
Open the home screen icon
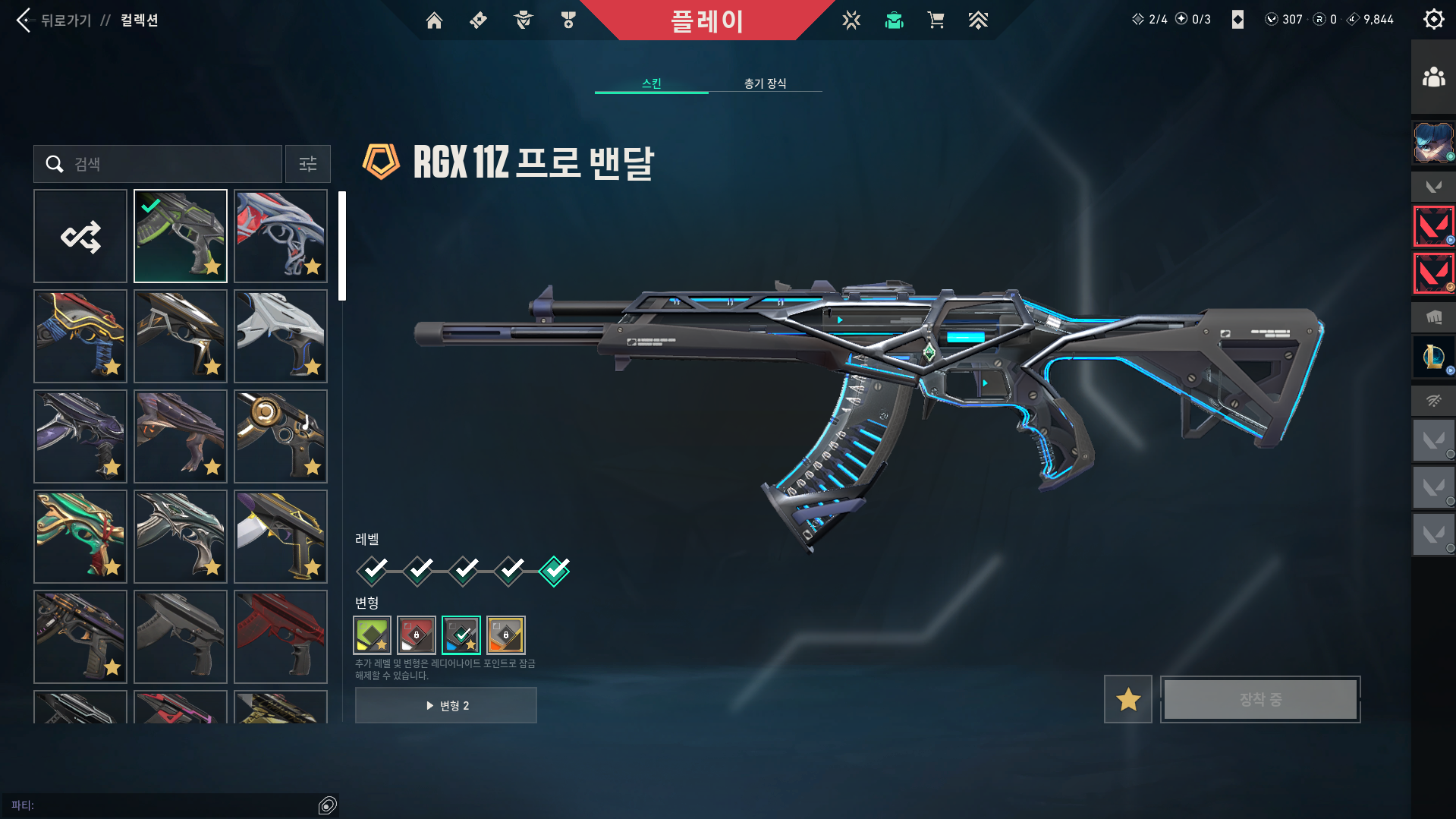(434, 20)
